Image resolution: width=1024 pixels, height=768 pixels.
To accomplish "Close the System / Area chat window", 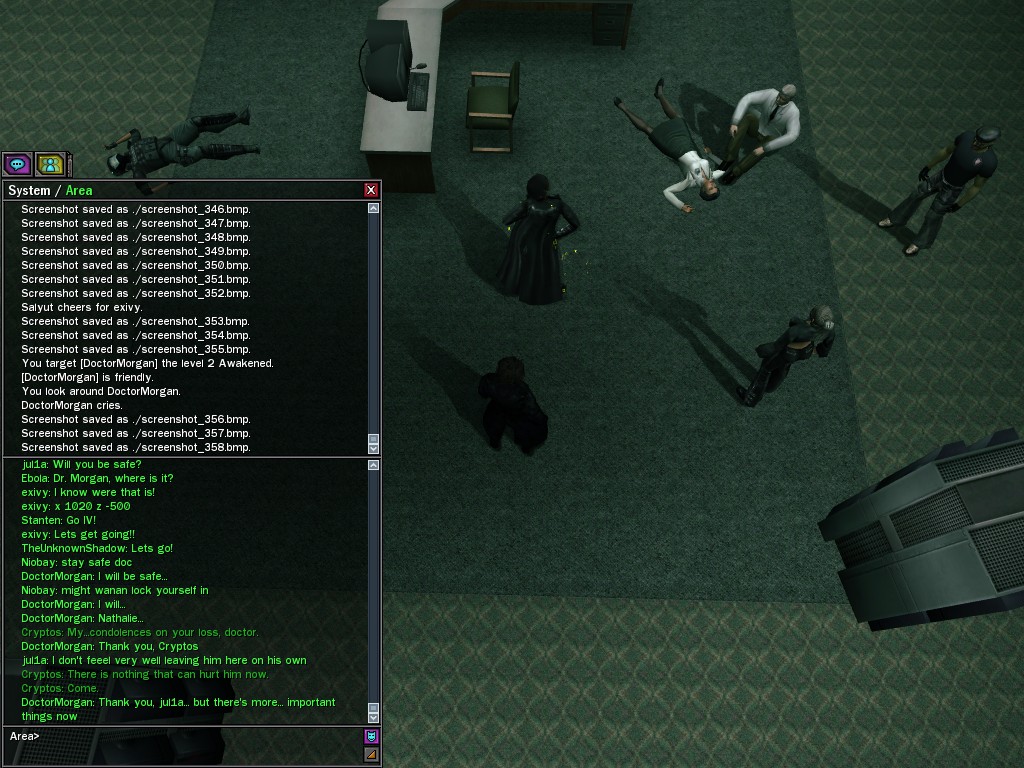I will click(371, 190).
